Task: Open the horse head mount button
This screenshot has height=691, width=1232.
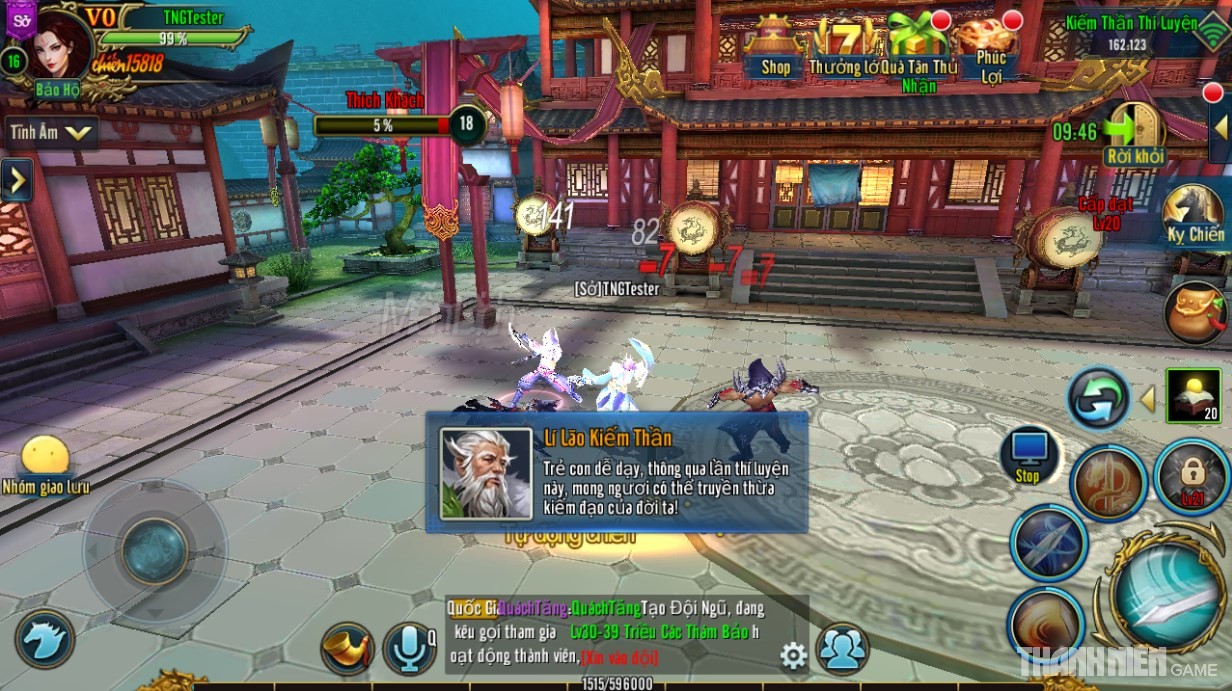Action: pos(44,638)
